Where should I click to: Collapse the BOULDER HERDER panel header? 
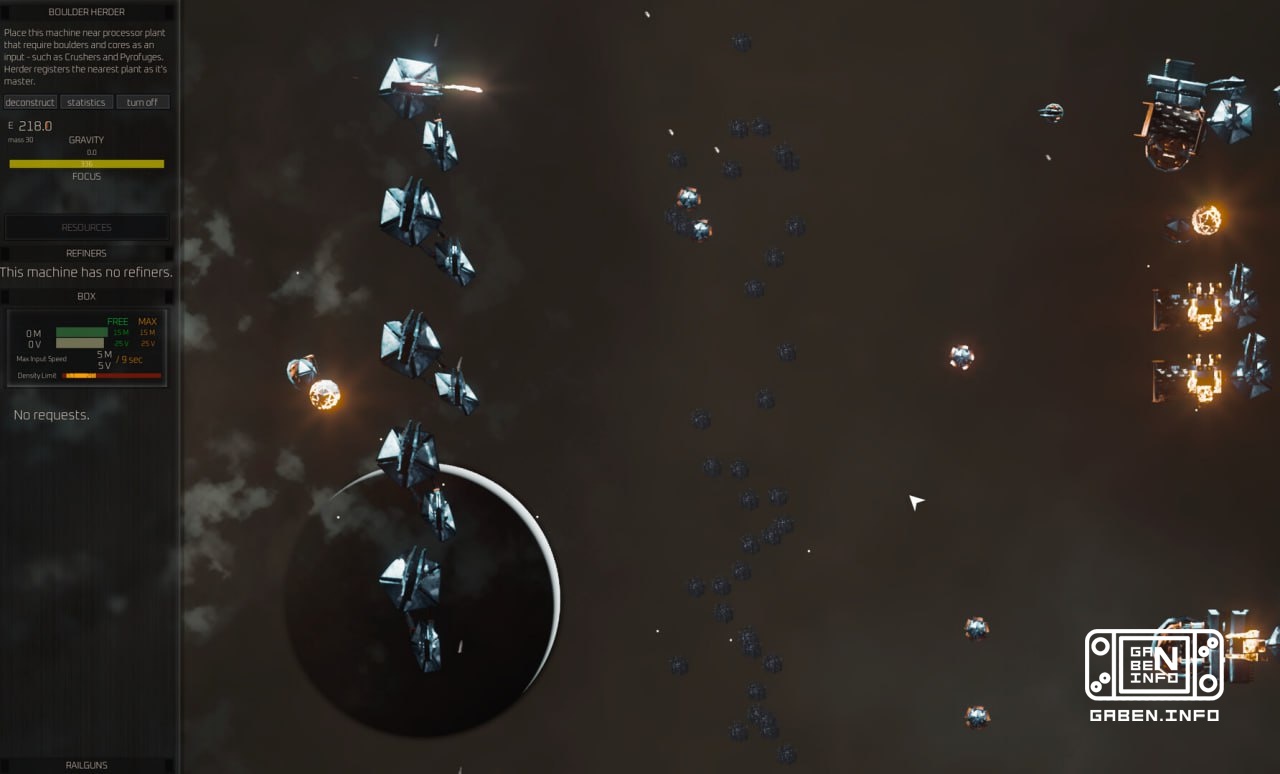[x=86, y=11]
